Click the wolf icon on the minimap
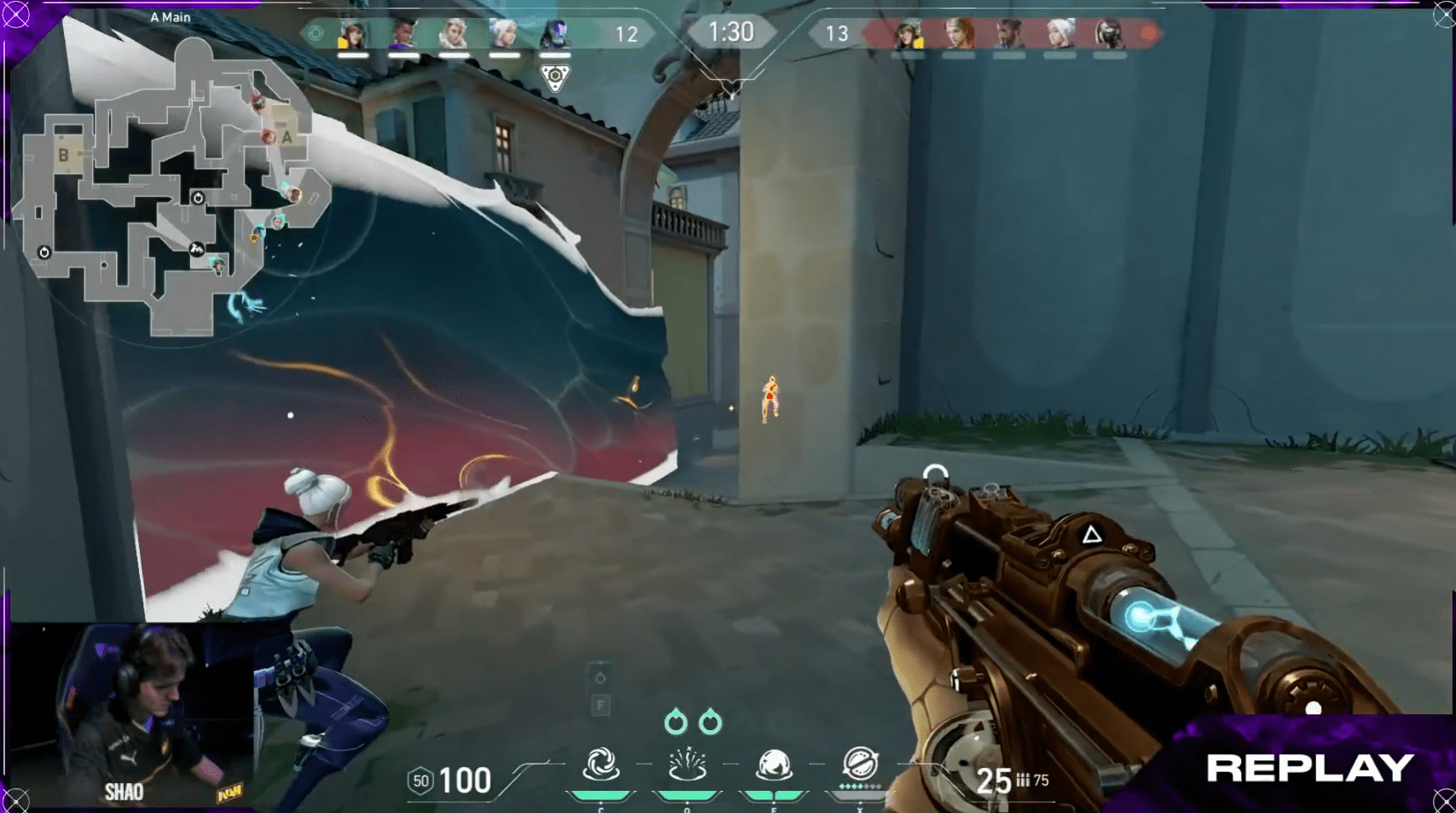The width and height of the screenshot is (1456, 813). coord(196,249)
